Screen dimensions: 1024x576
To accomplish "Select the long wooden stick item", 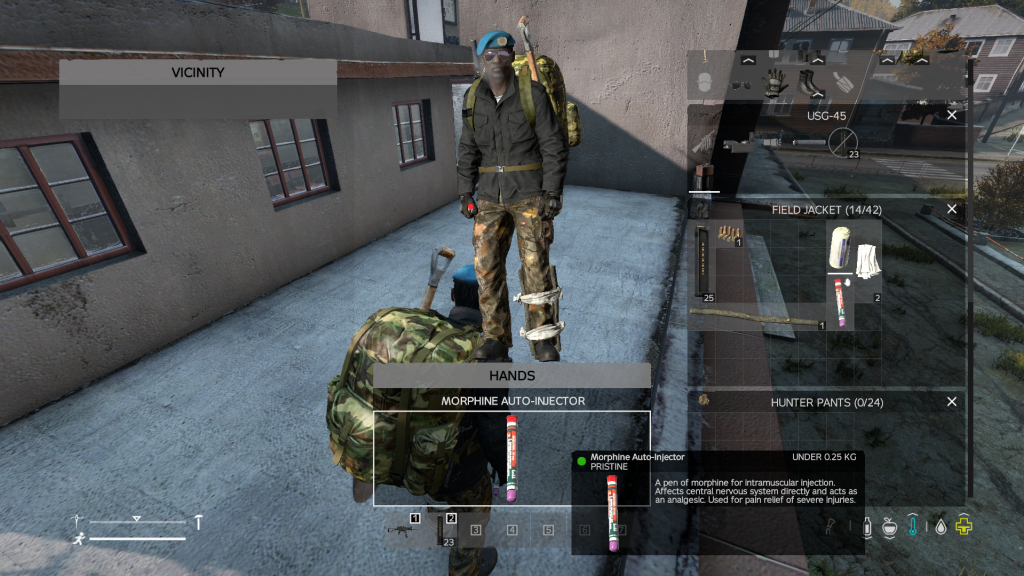I will click(755, 316).
